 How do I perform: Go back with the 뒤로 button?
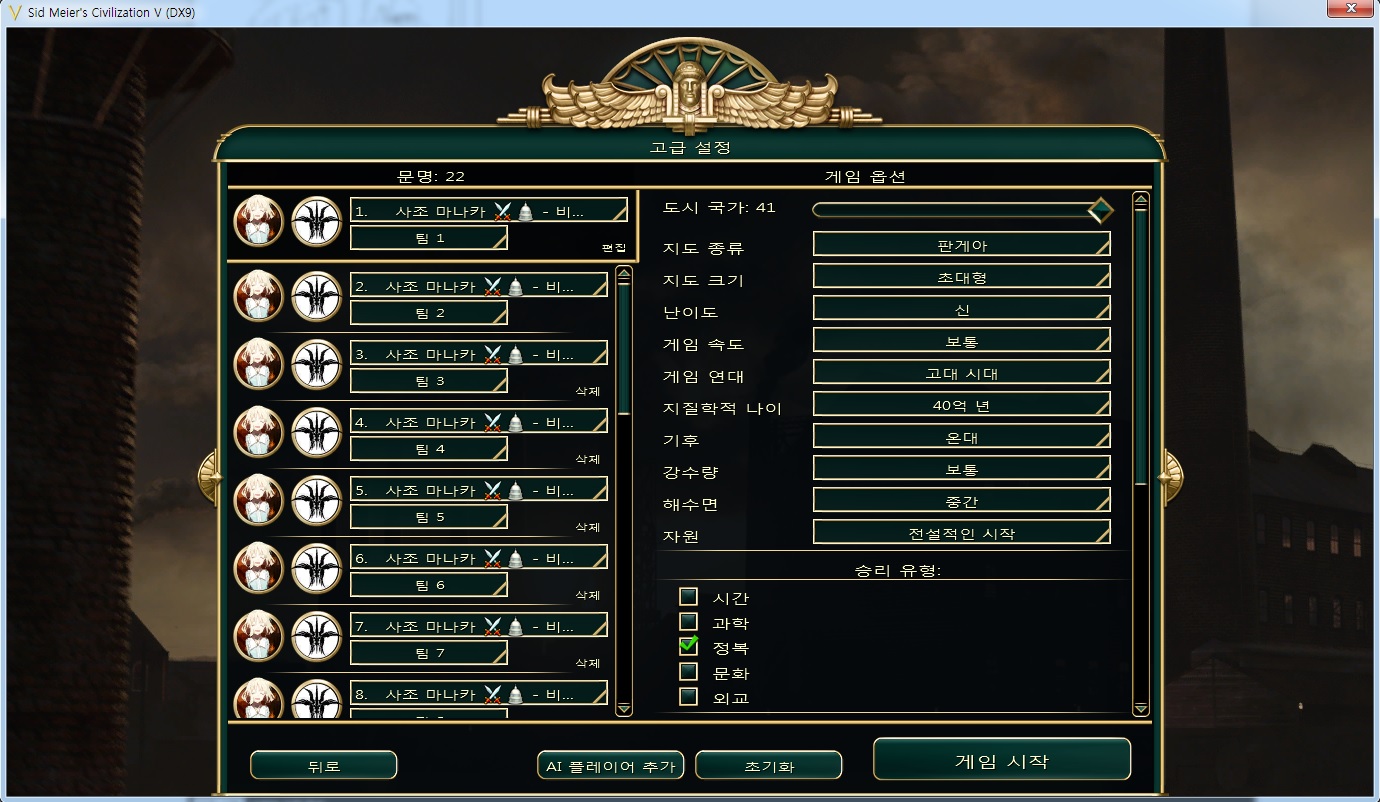pyautogui.click(x=323, y=766)
